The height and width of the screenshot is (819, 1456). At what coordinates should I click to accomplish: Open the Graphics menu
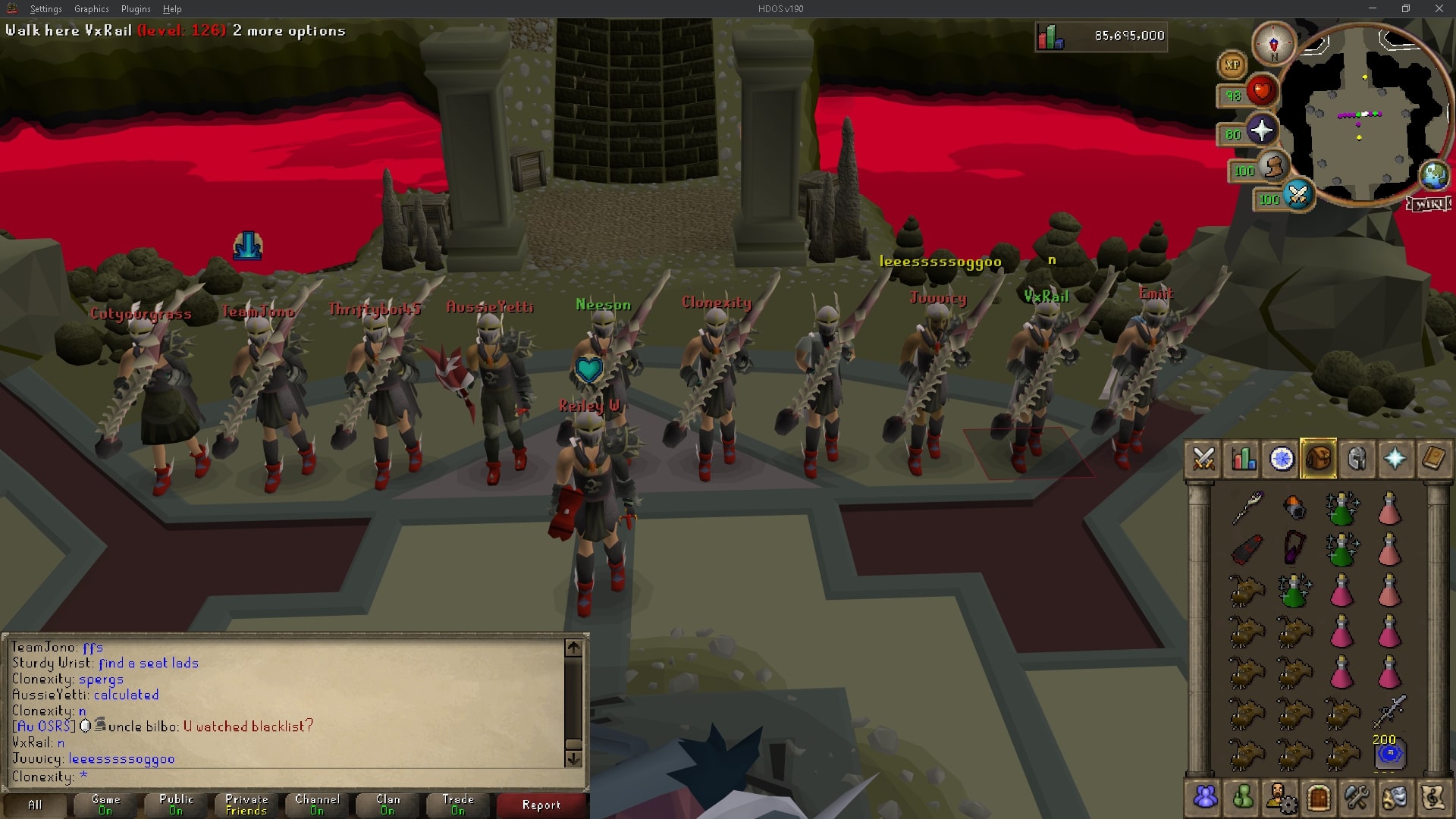pos(91,9)
